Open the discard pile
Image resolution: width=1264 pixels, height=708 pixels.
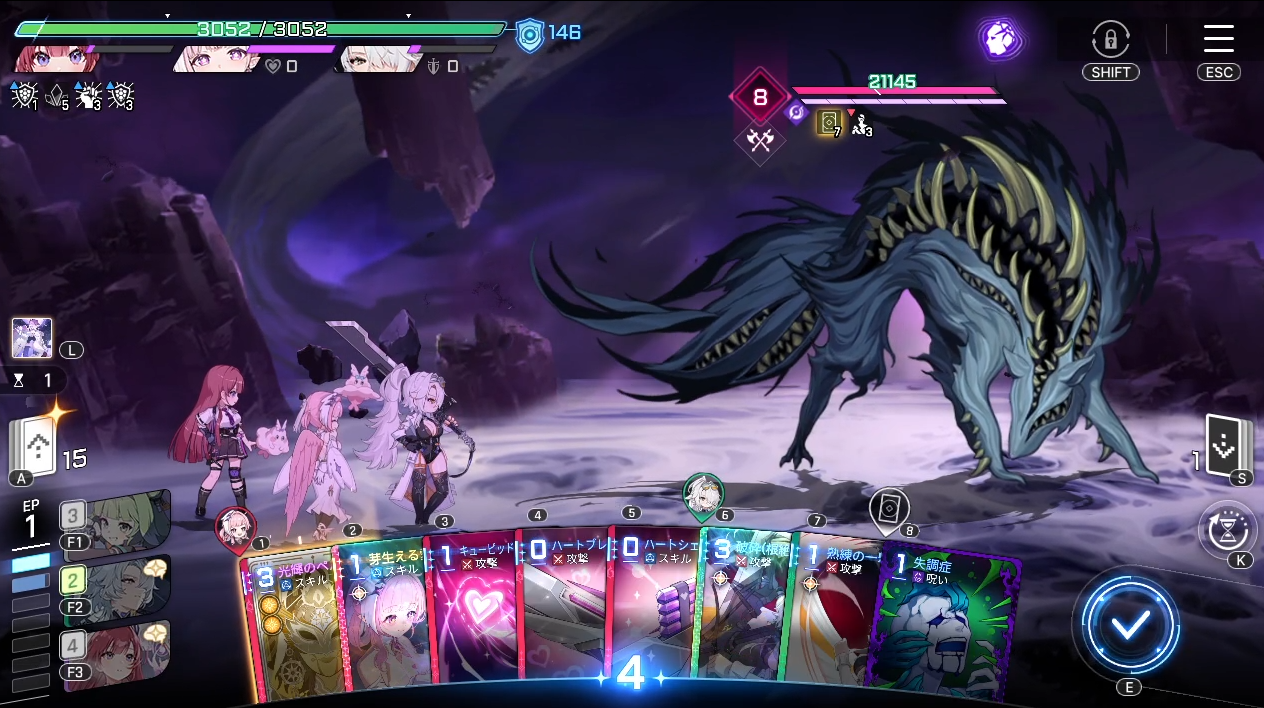[x=1228, y=448]
